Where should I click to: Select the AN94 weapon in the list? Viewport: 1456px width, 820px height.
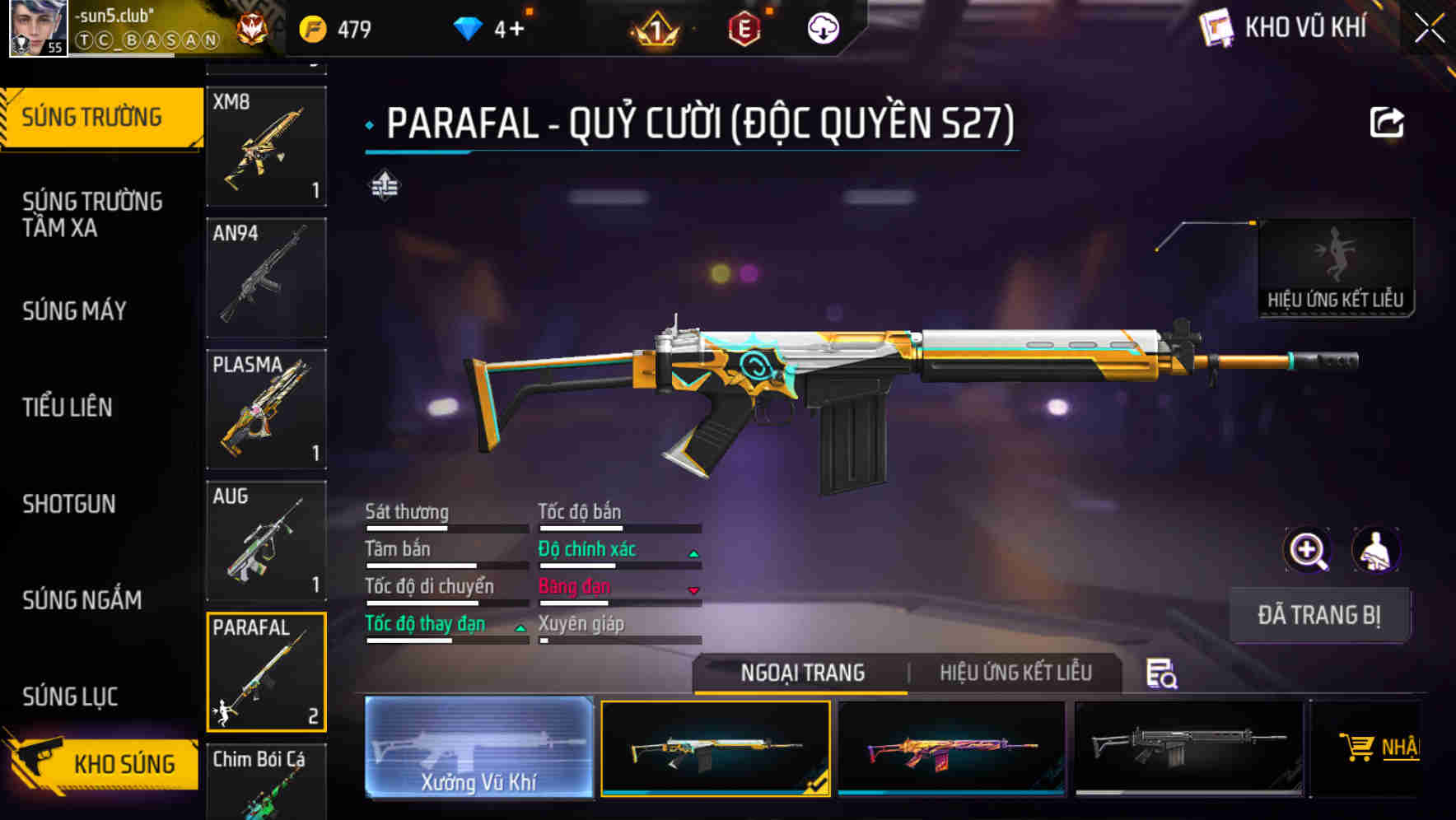[266, 277]
